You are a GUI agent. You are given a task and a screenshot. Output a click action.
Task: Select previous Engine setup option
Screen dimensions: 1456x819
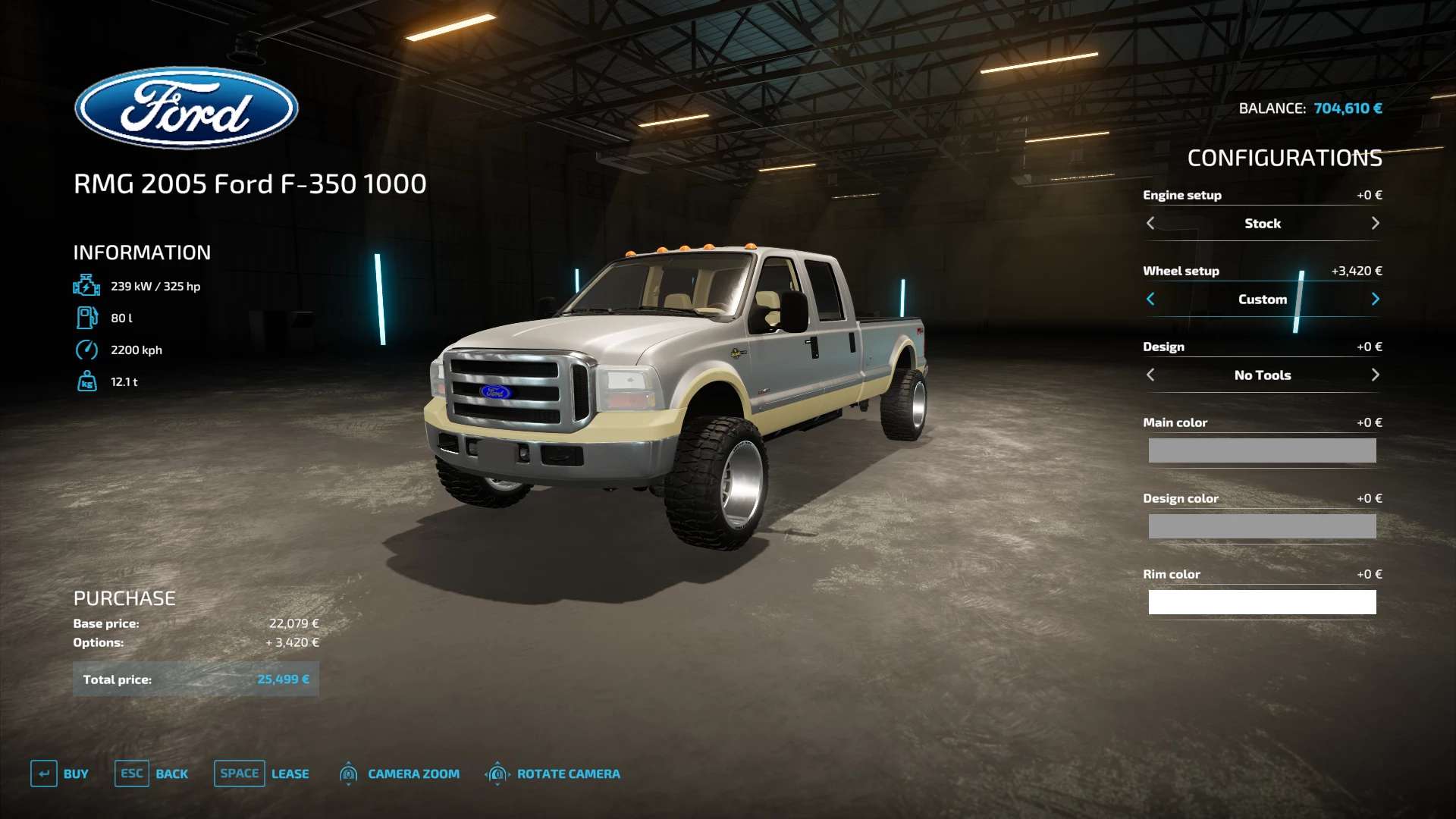pos(1150,223)
